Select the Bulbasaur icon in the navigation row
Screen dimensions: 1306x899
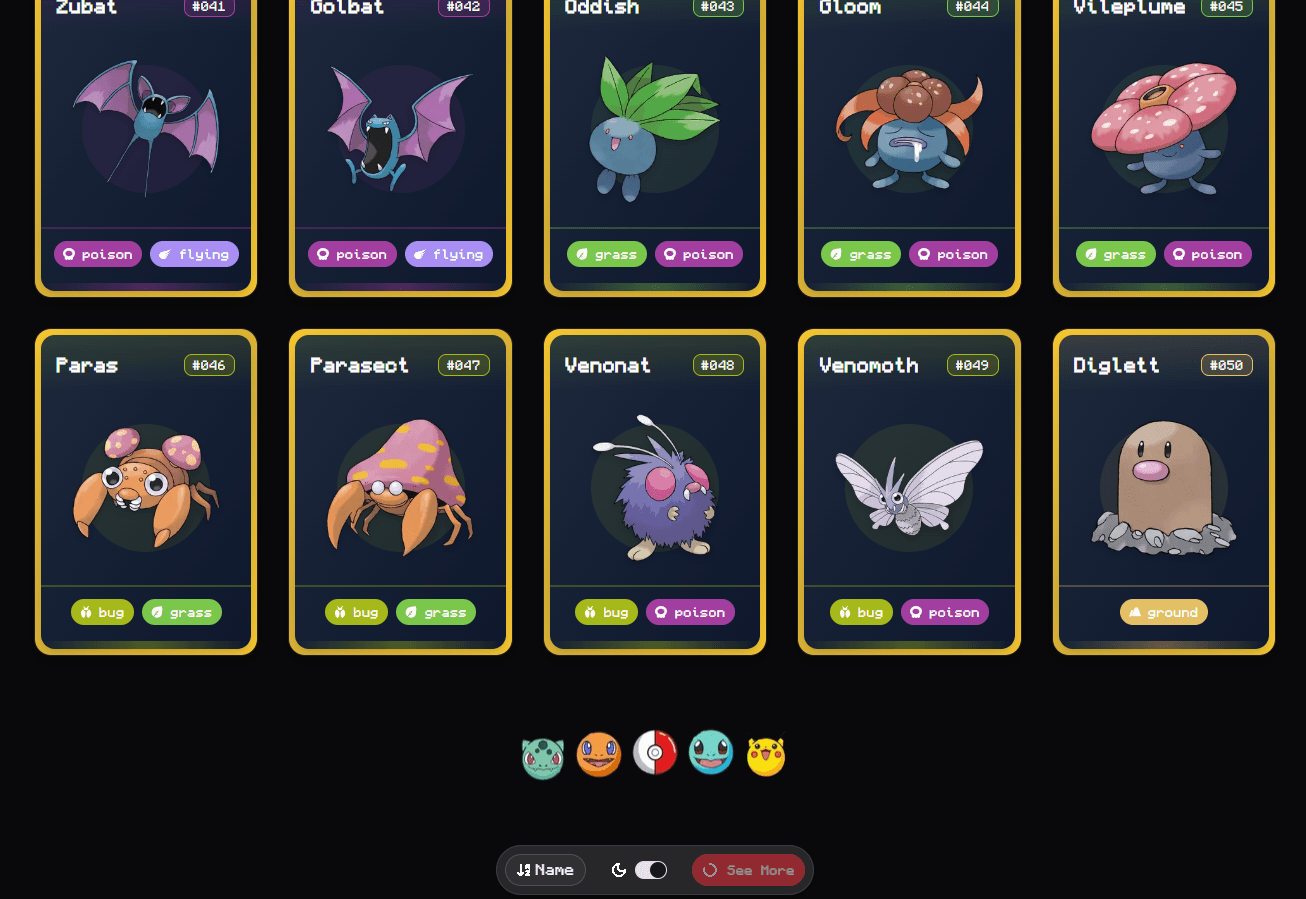coord(543,753)
